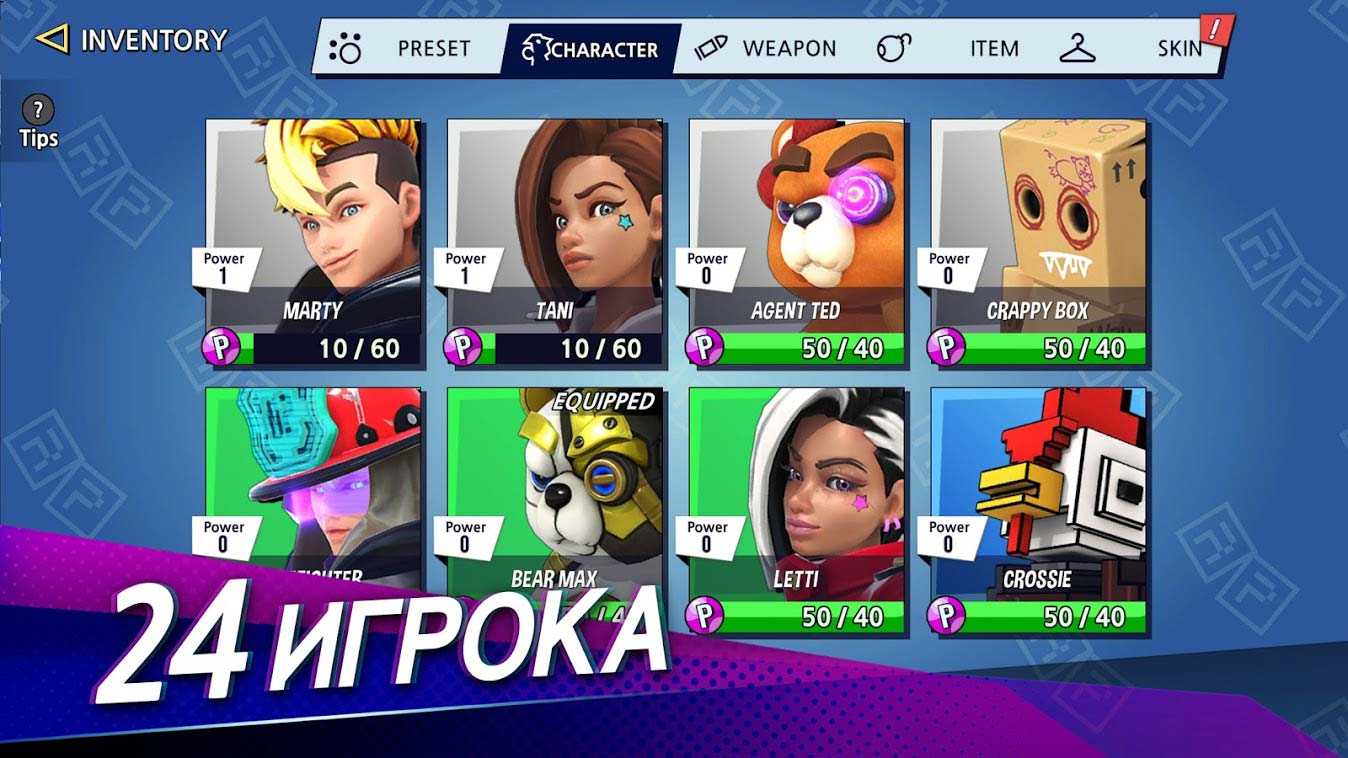Select the equipped Bear Max card
The height and width of the screenshot is (758, 1348).
tap(555, 490)
